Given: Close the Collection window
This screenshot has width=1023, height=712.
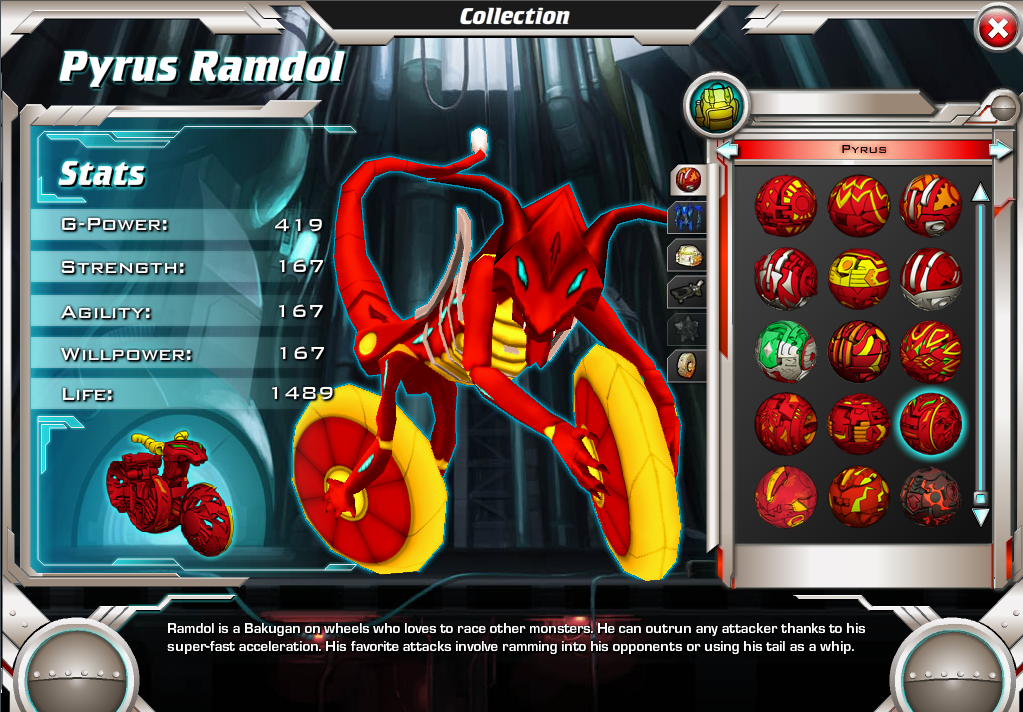Looking at the screenshot, I should 996,30.
